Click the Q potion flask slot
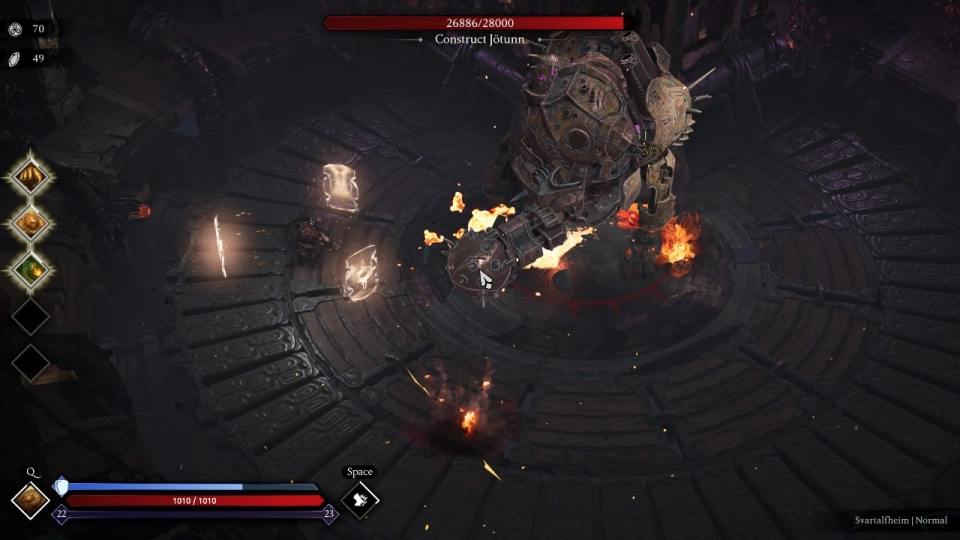 (30, 500)
